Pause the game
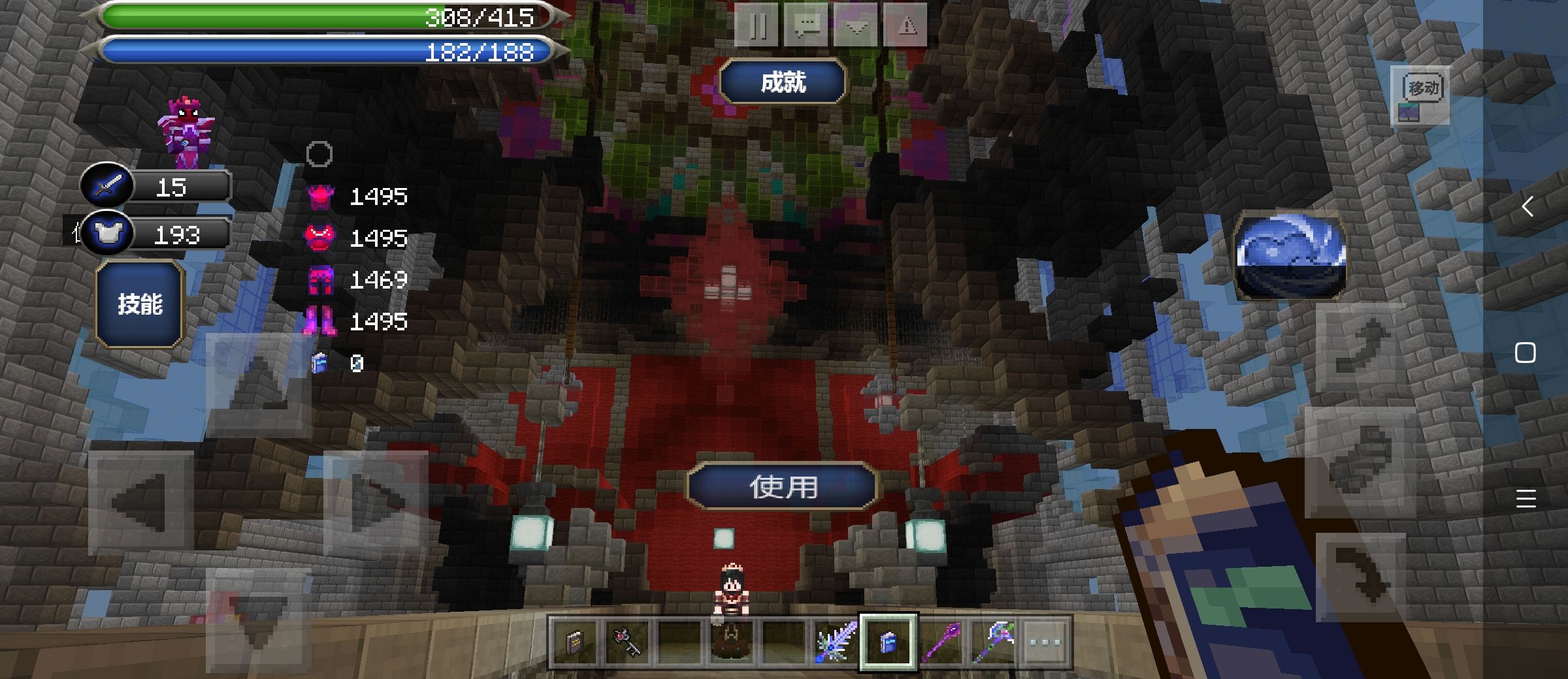 pos(757,26)
